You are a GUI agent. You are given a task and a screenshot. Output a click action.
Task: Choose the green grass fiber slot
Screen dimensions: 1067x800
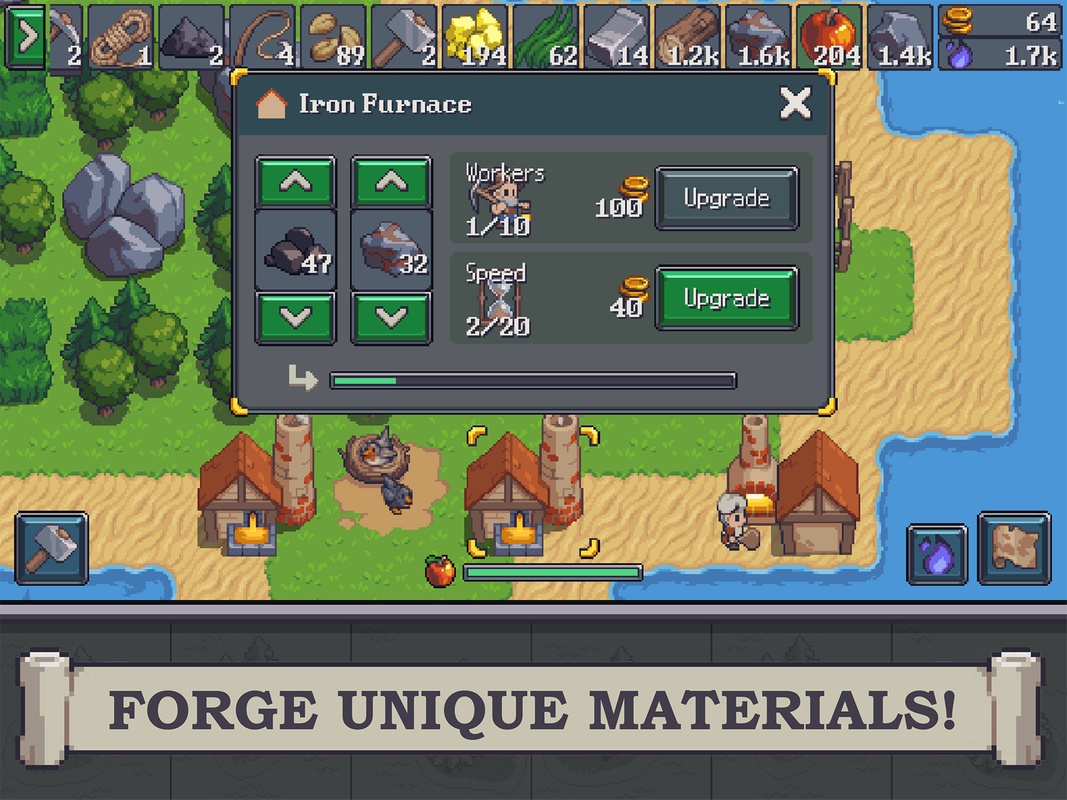click(x=546, y=38)
